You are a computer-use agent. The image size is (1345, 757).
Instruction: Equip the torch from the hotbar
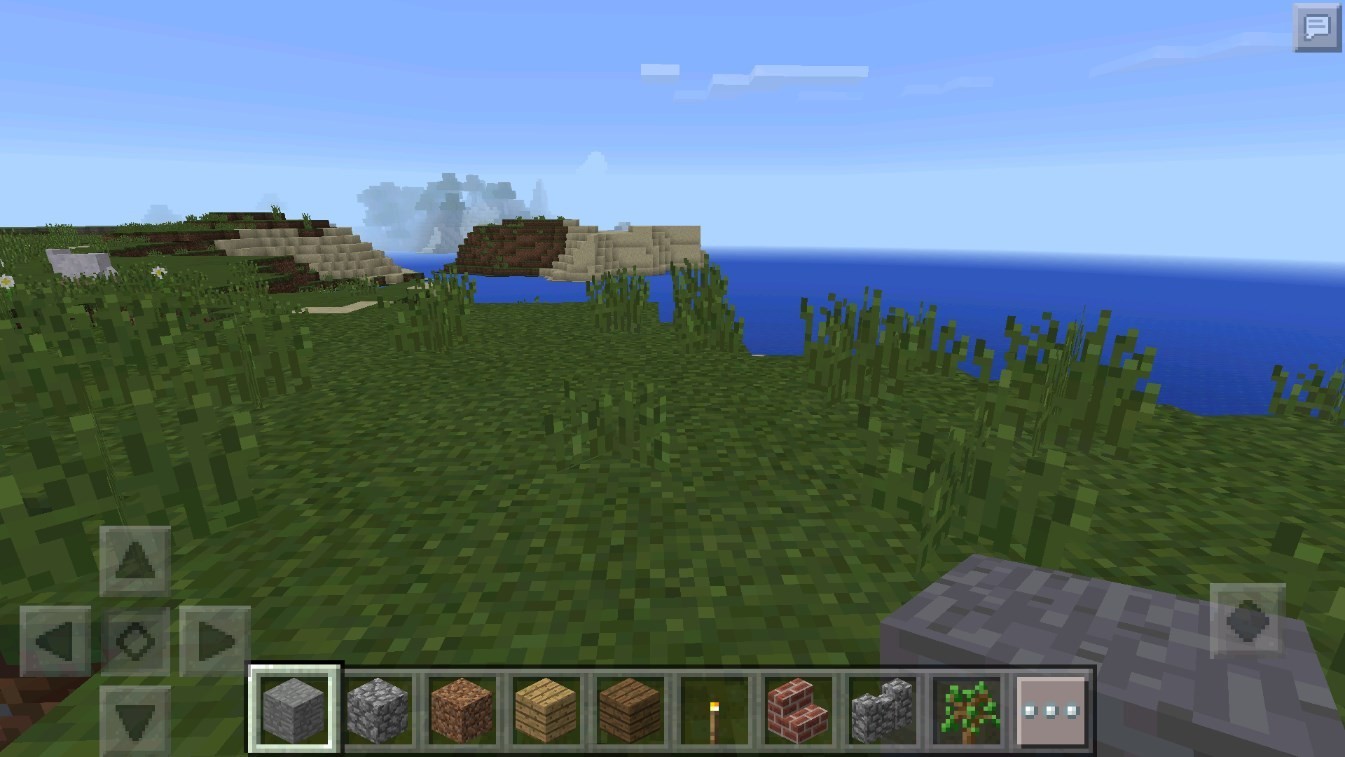click(x=713, y=709)
